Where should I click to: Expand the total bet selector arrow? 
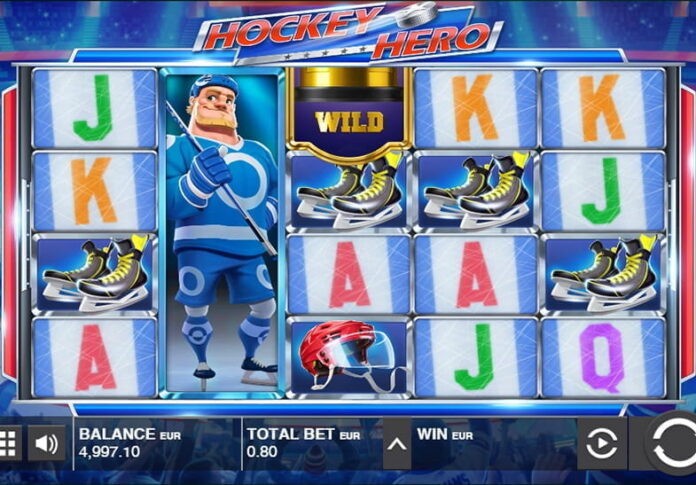(396, 444)
